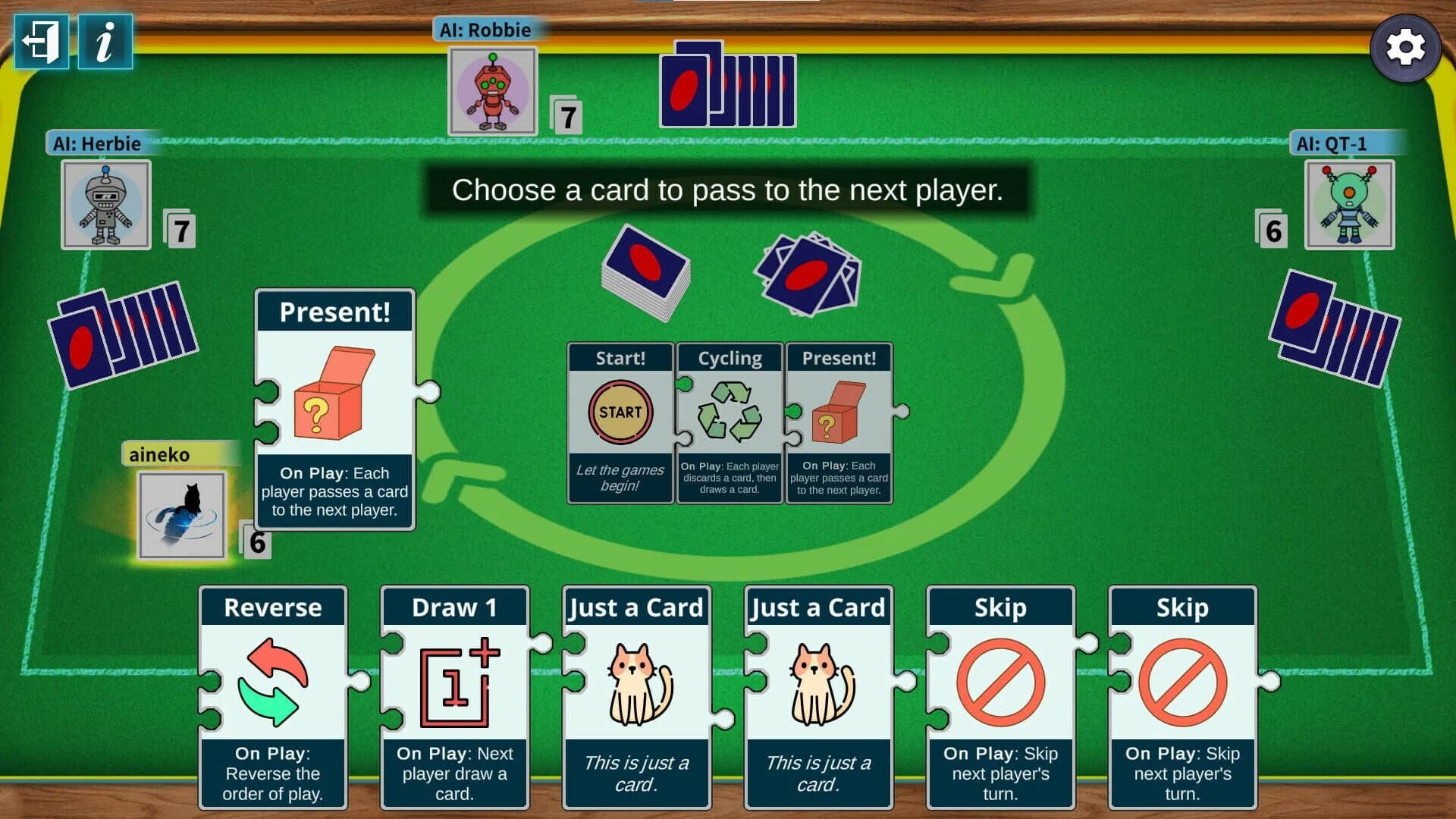This screenshot has width=1456, height=819.
Task: Click the Start! card in the middle row
Action: pos(619,421)
